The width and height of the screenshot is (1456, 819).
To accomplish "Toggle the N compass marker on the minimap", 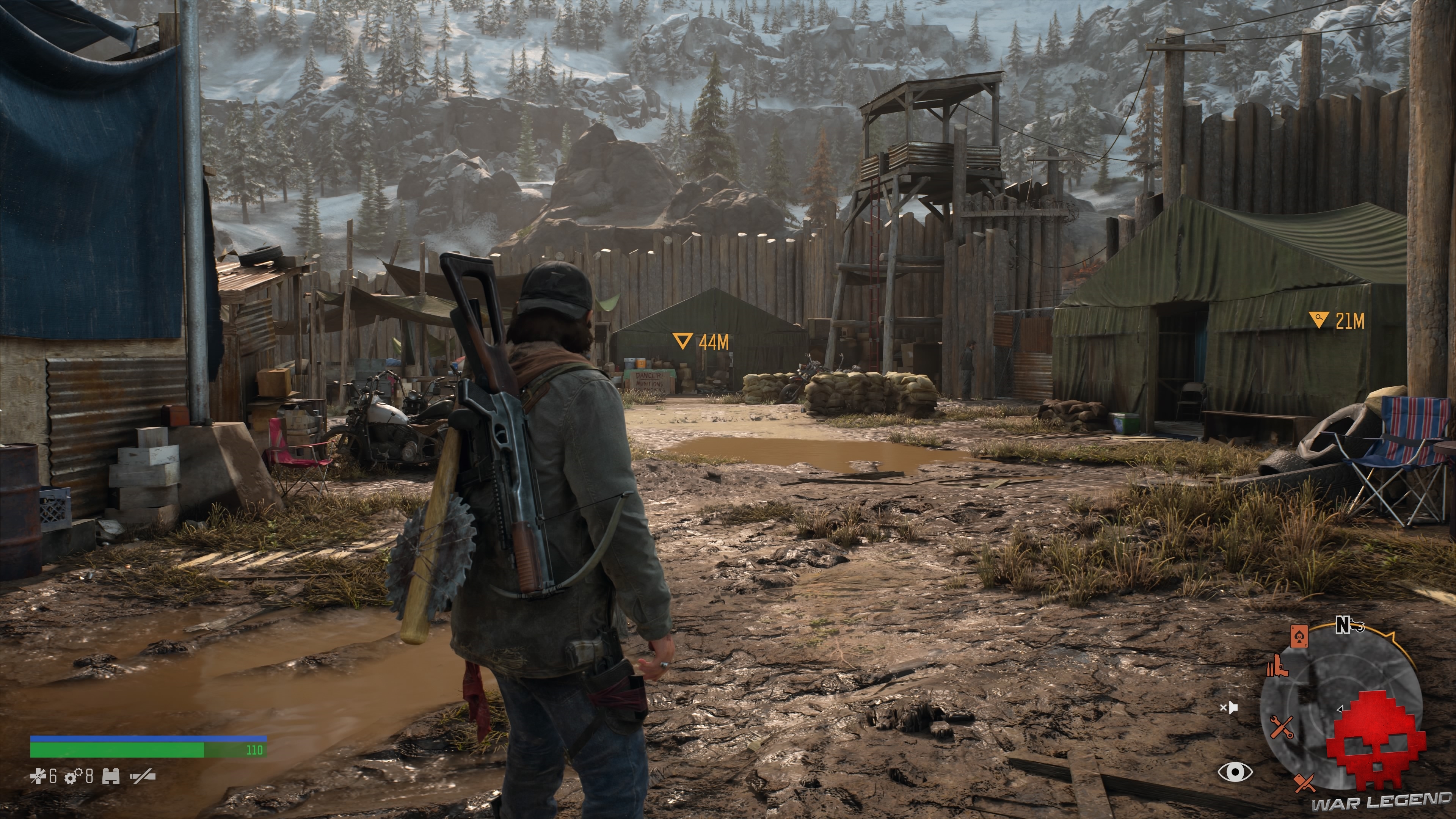I will click(x=1342, y=625).
